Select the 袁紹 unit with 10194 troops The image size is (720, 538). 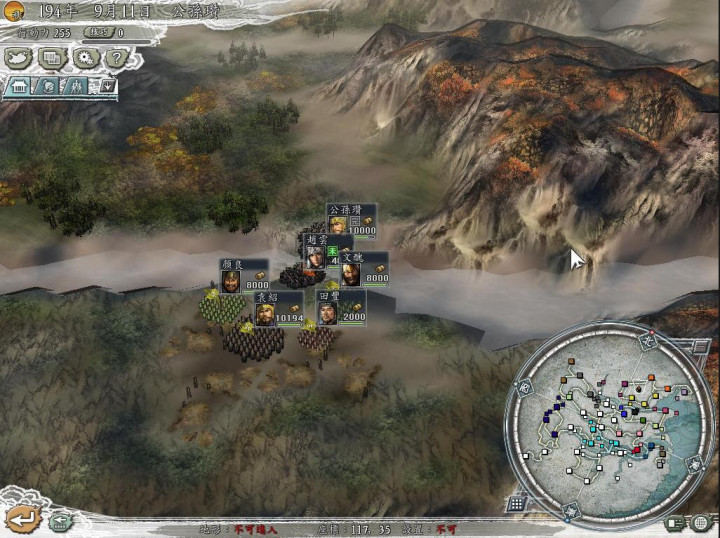click(277, 309)
